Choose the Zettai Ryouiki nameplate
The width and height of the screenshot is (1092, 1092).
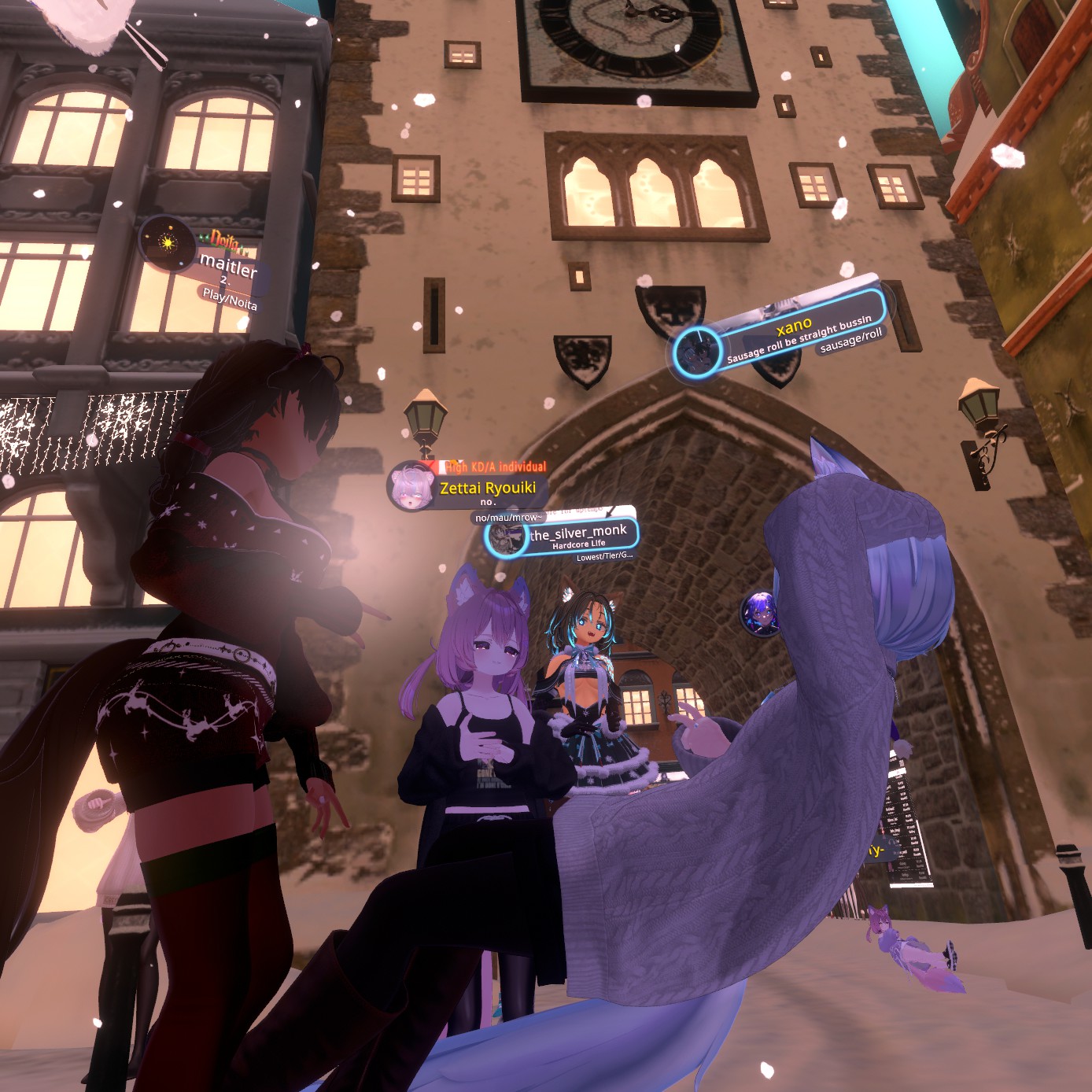[487, 489]
